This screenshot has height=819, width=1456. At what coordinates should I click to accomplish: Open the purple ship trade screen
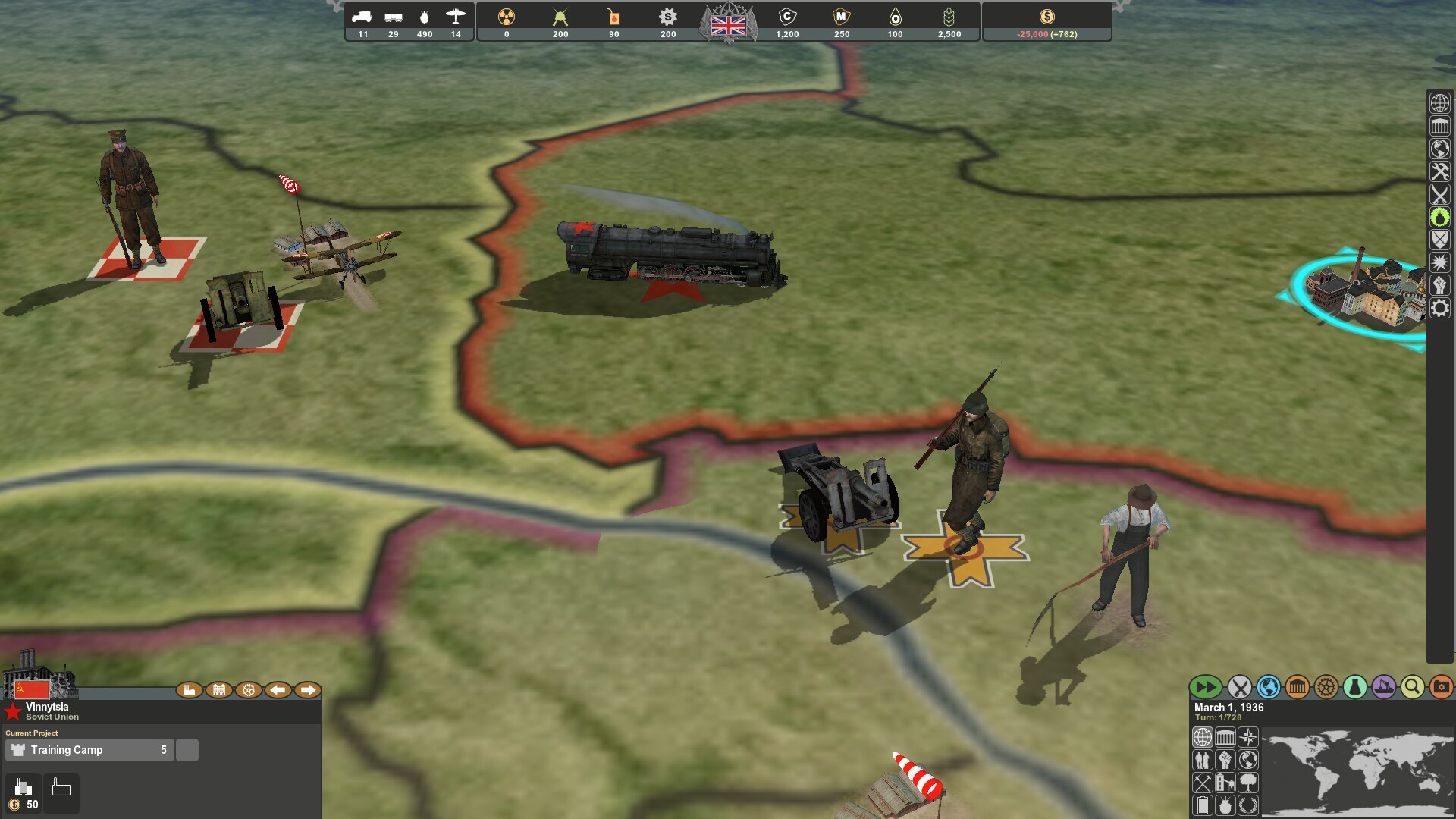1383,688
